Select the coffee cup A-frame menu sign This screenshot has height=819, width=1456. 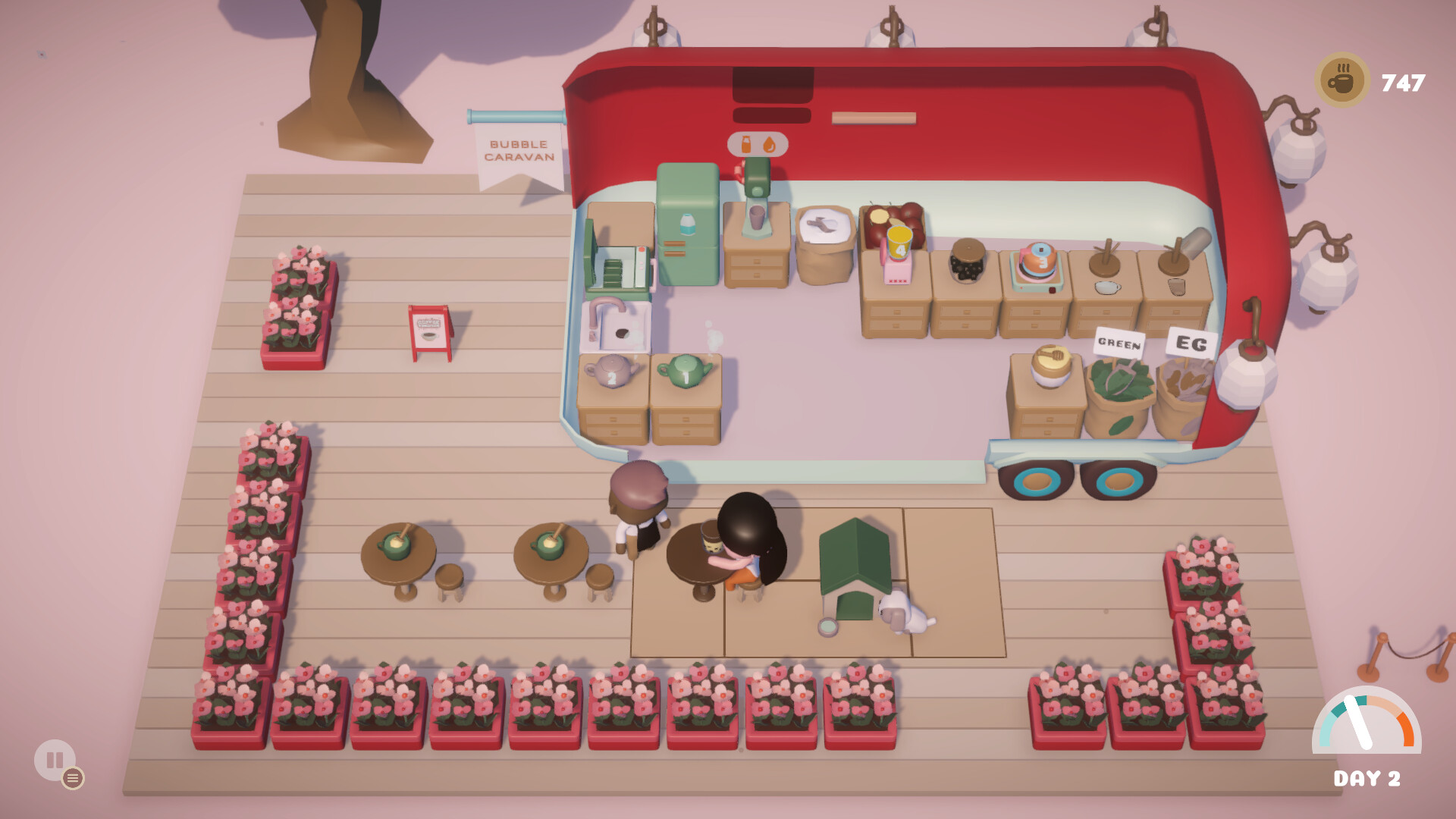tap(429, 328)
